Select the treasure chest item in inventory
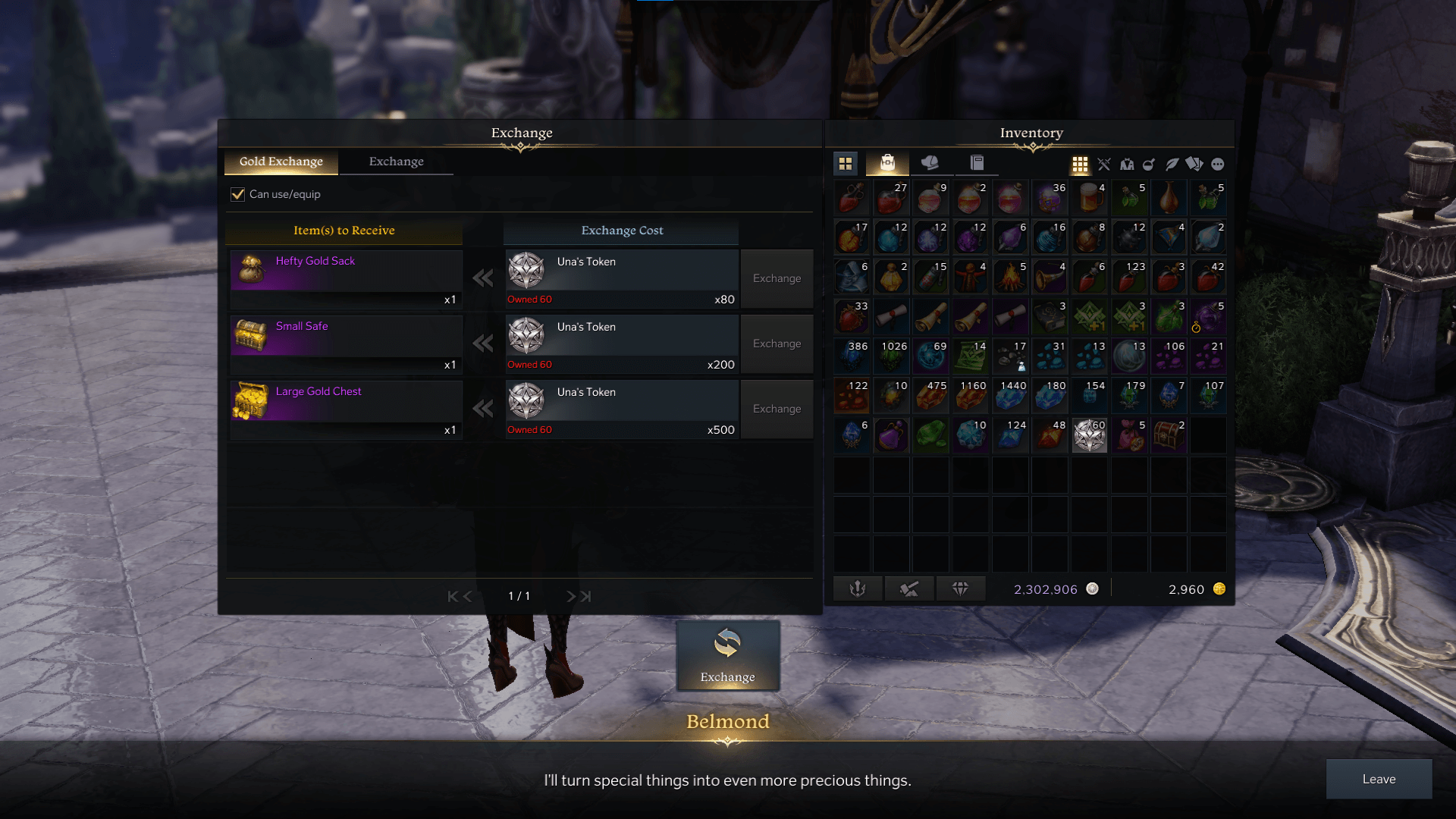 click(x=1169, y=436)
